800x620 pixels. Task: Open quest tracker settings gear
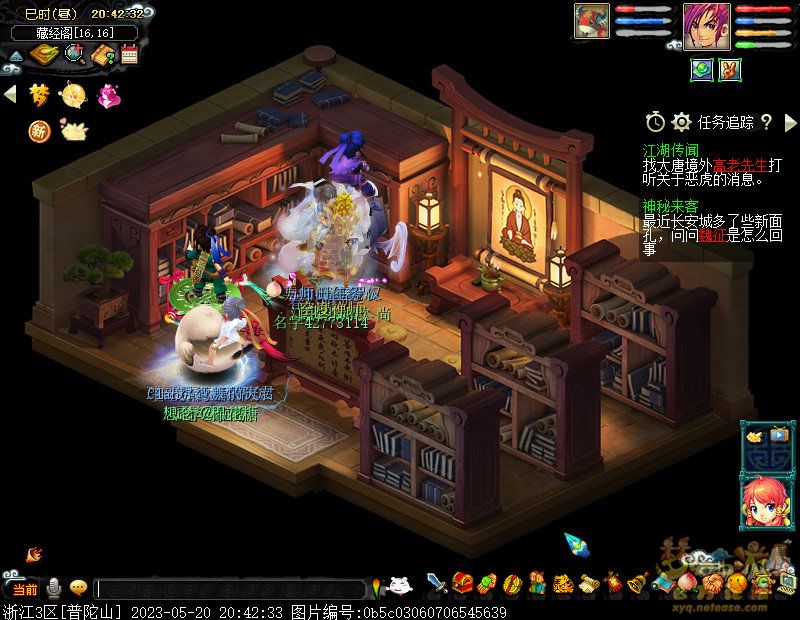point(682,122)
